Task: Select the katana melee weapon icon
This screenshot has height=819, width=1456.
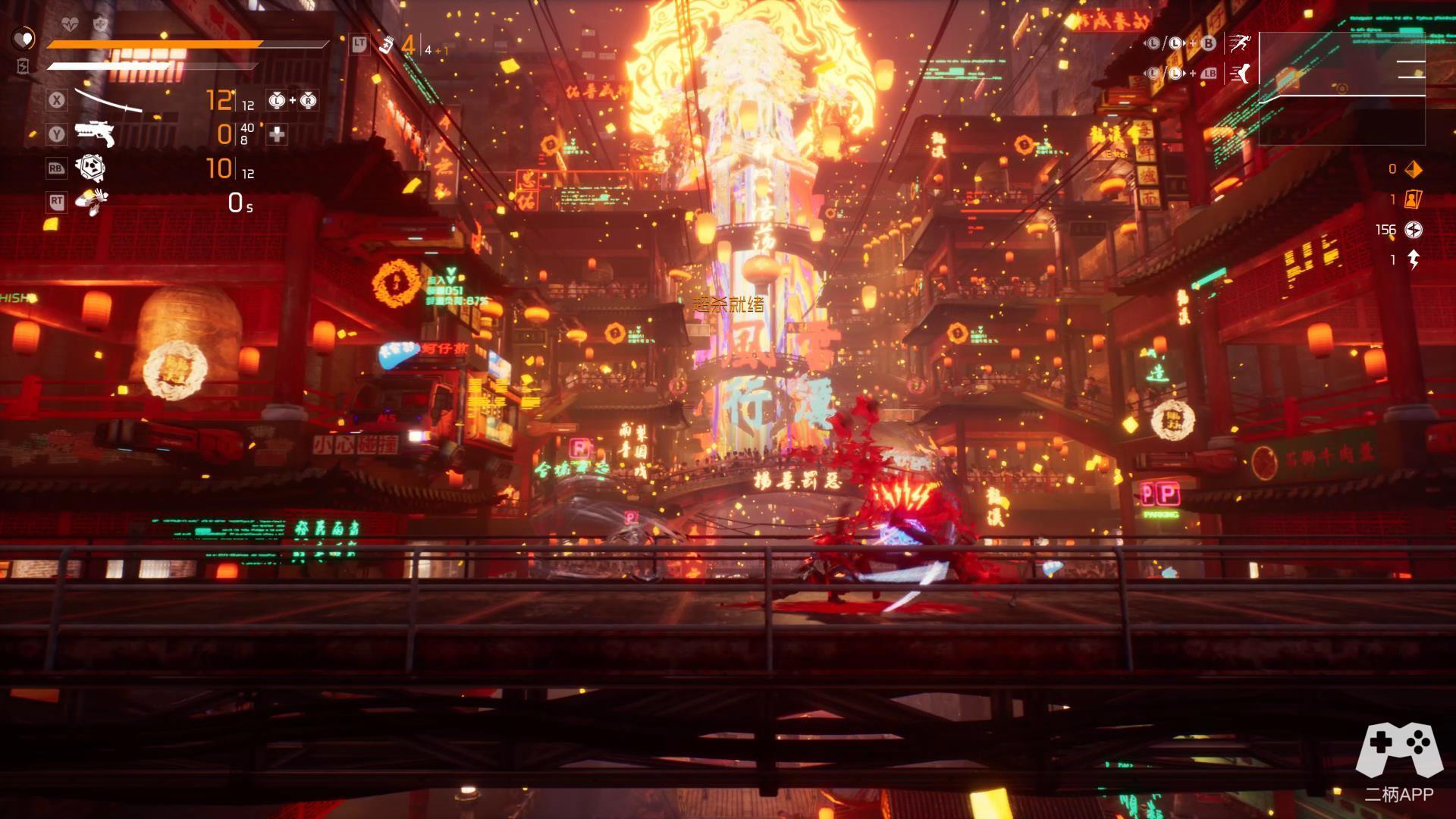Action: [x=109, y=101]
